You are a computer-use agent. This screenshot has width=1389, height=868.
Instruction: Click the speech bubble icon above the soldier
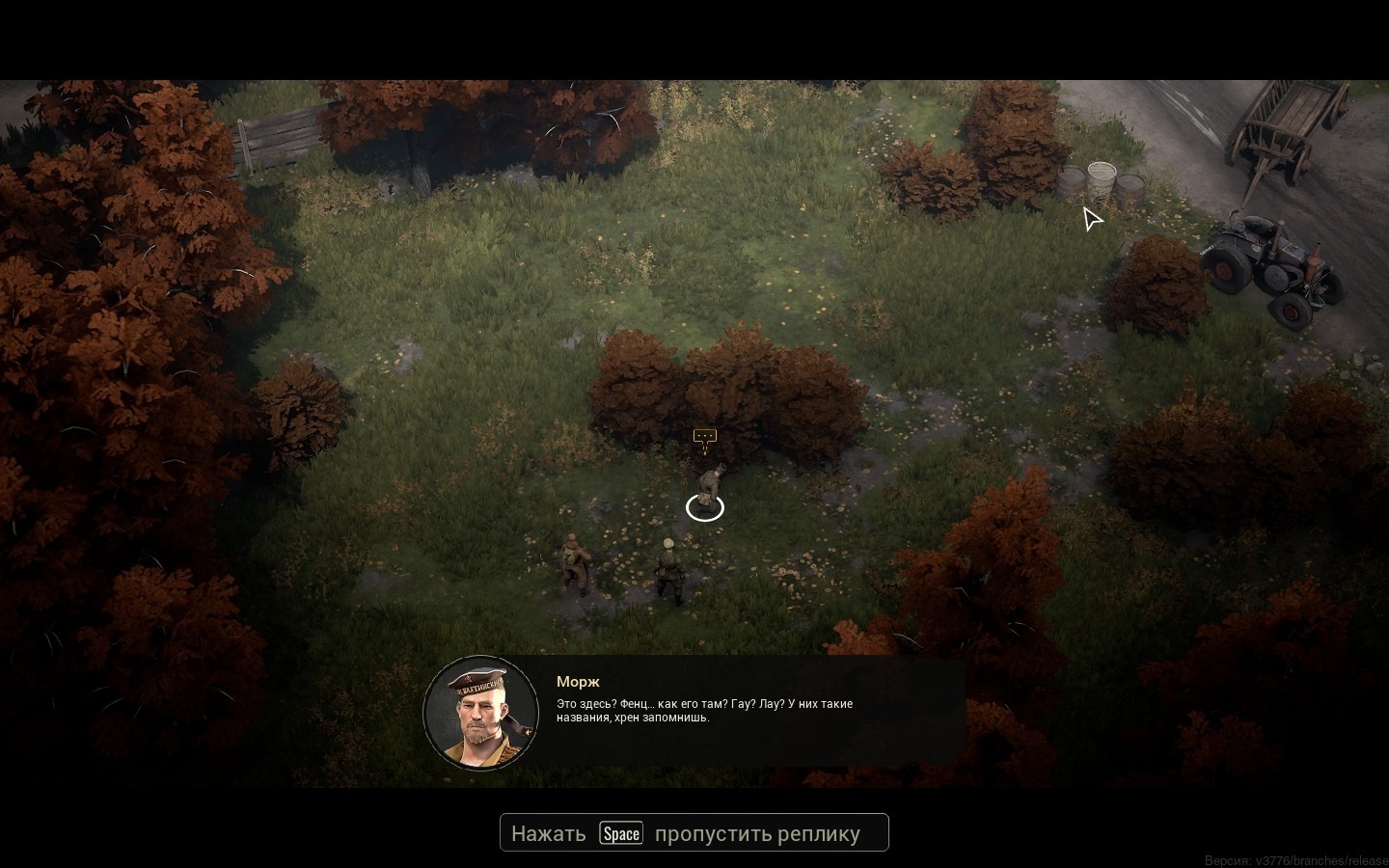[705, 438]
